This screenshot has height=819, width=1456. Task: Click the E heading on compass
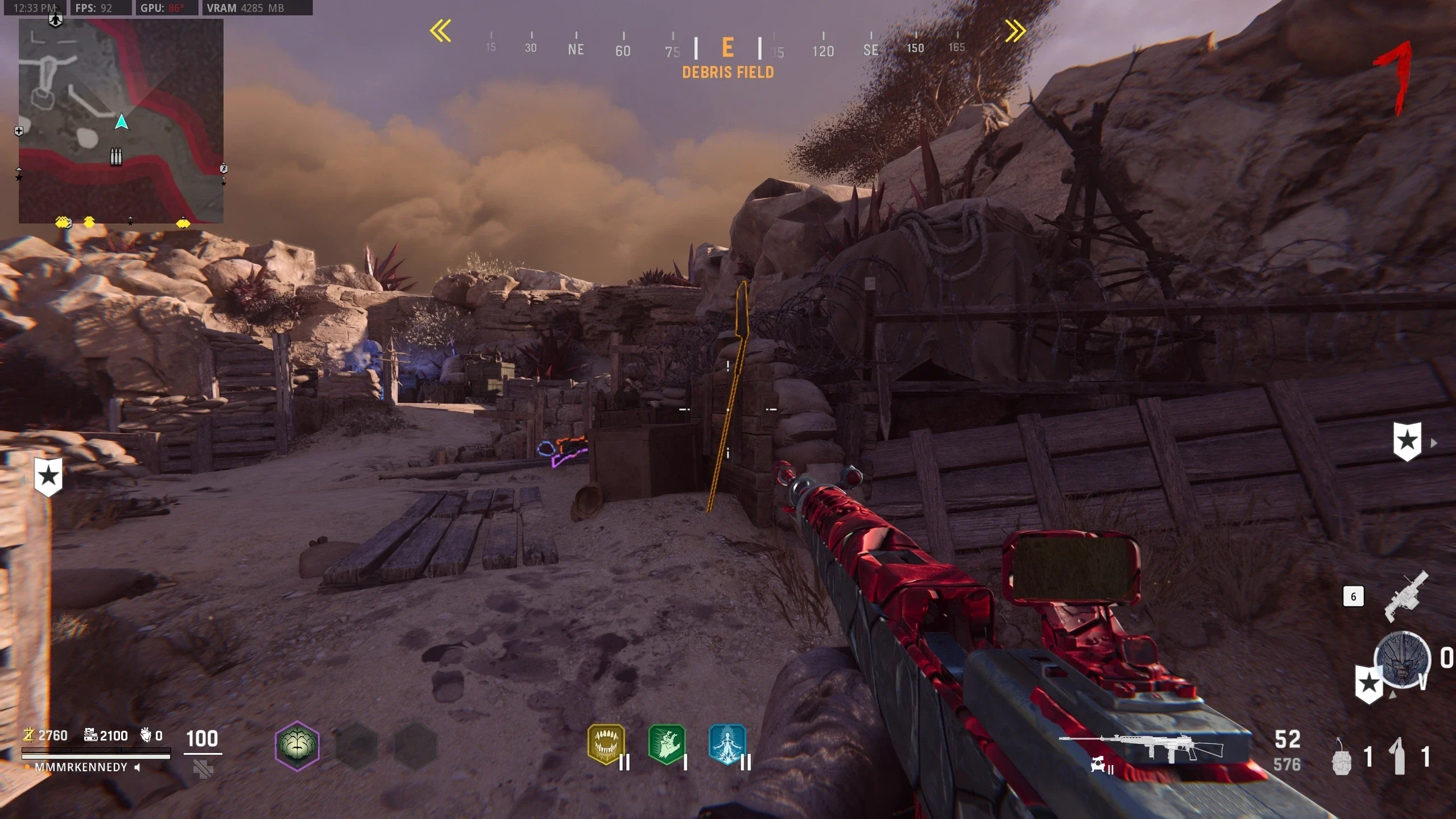click(x=727, y=48)
